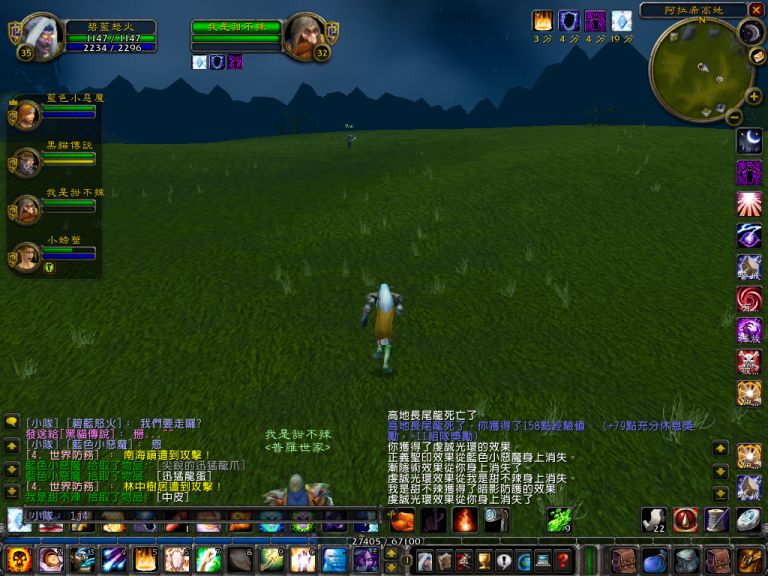Open the red question mark help menu

point(563,560)
